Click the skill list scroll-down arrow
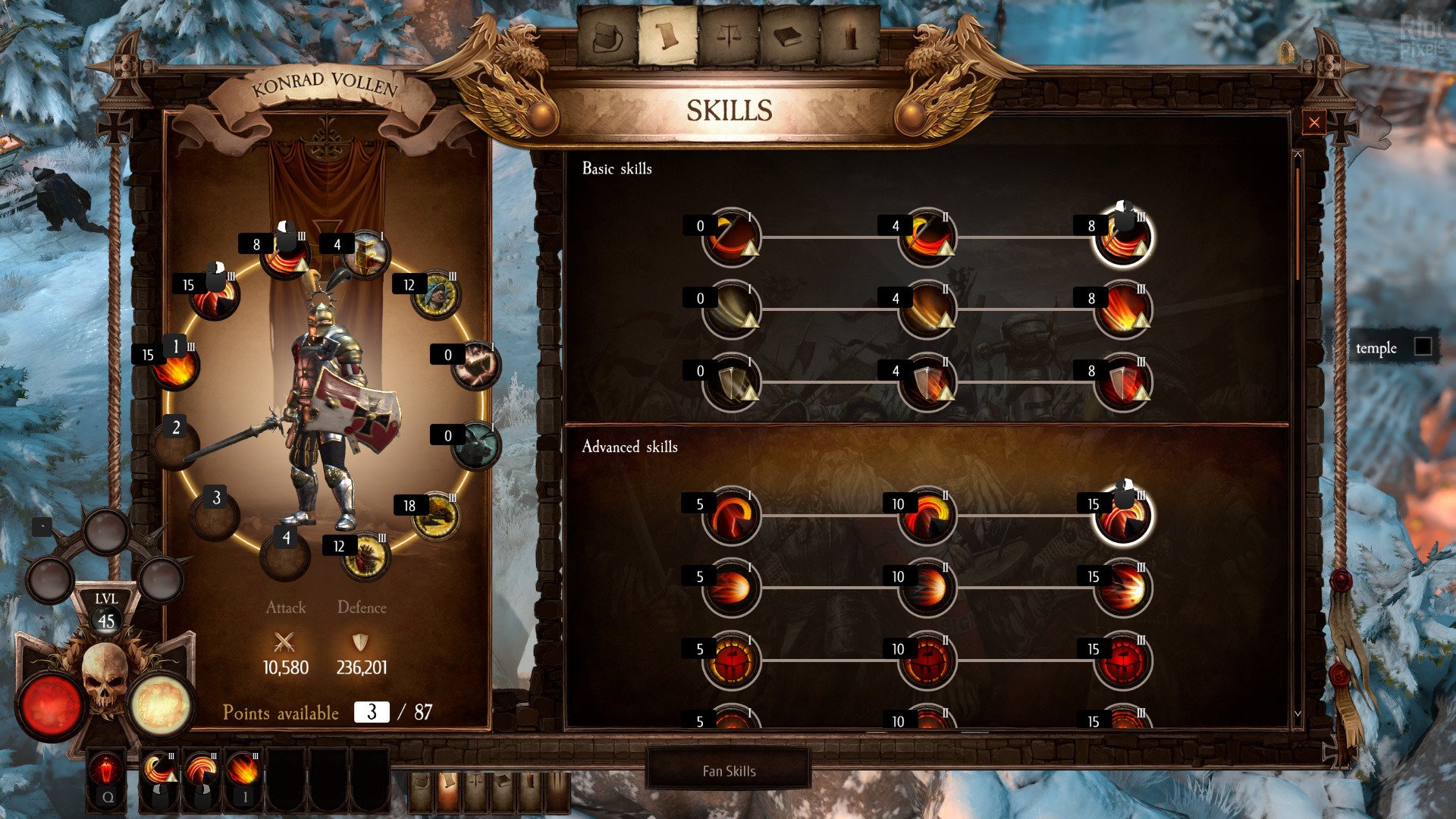The image size is (1456, 819). coord(1298,714)
